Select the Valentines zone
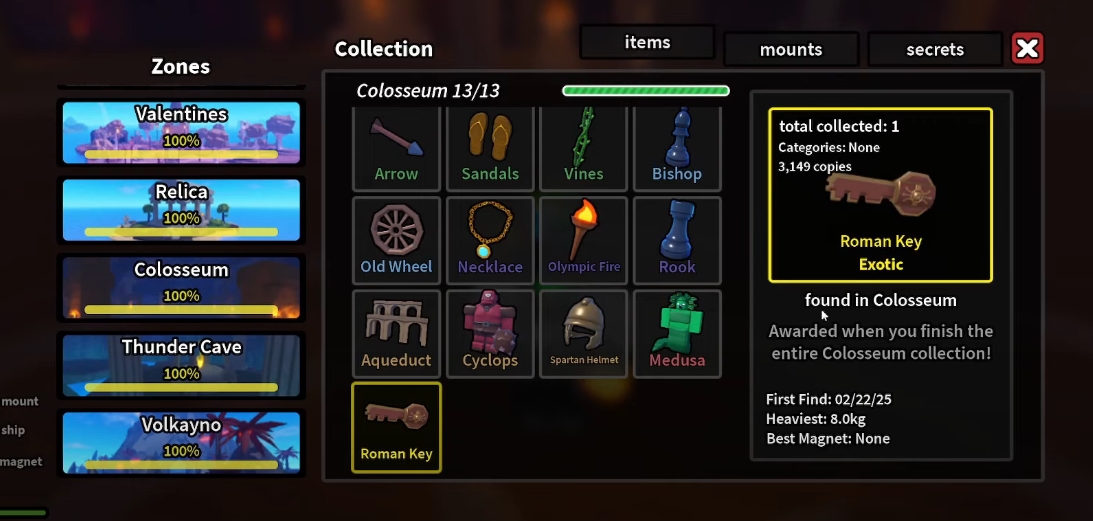The image size is (1093, 521). tap(181, 131)
